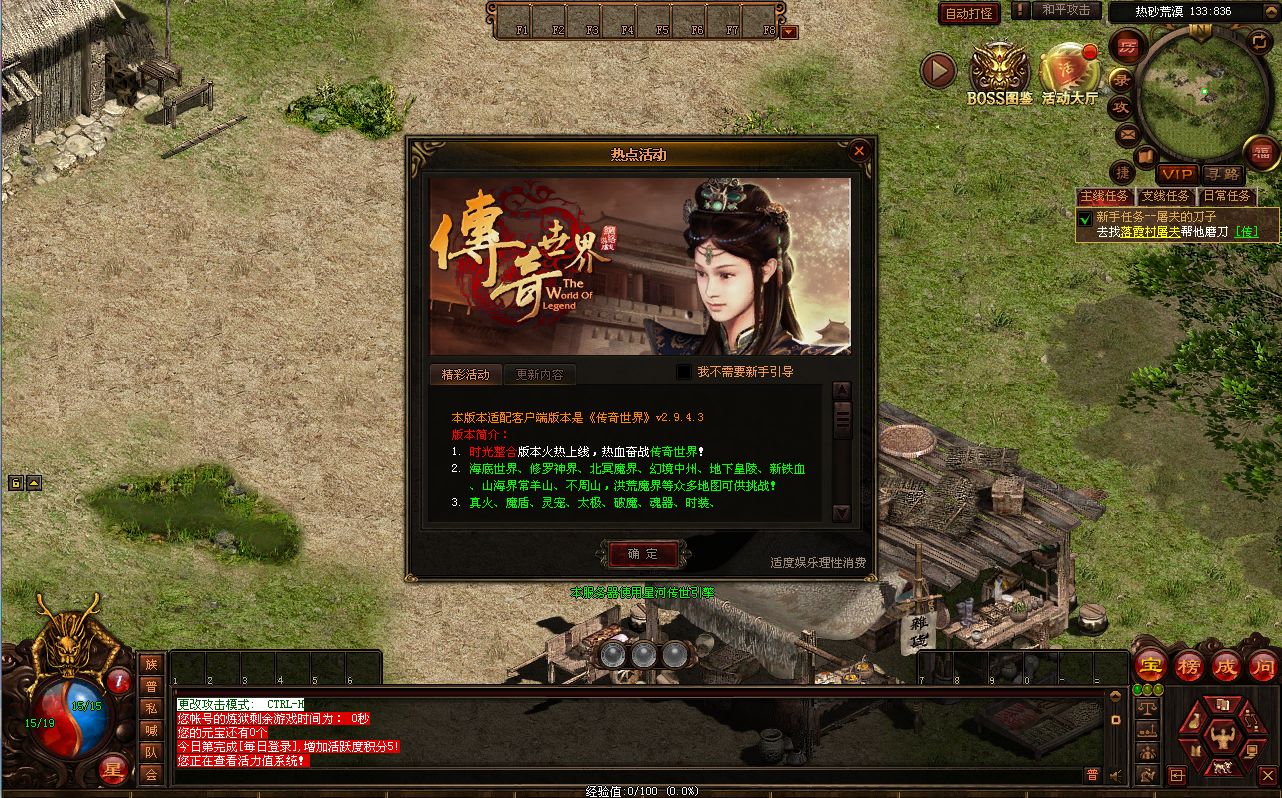Viewport: 1282px width, 798px height.
Task: Open the 宝 treasure shop orb
Action: 1152,665
